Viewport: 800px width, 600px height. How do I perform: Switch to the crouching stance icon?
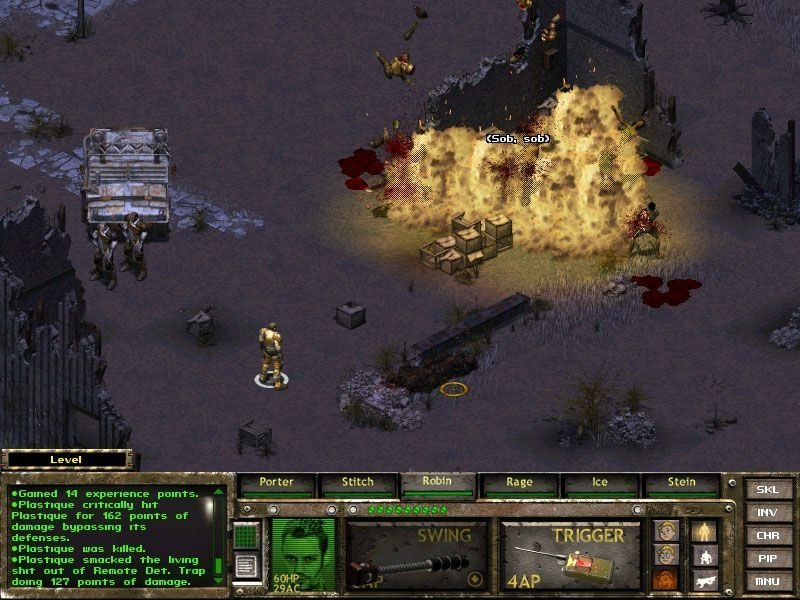(706, 555)
